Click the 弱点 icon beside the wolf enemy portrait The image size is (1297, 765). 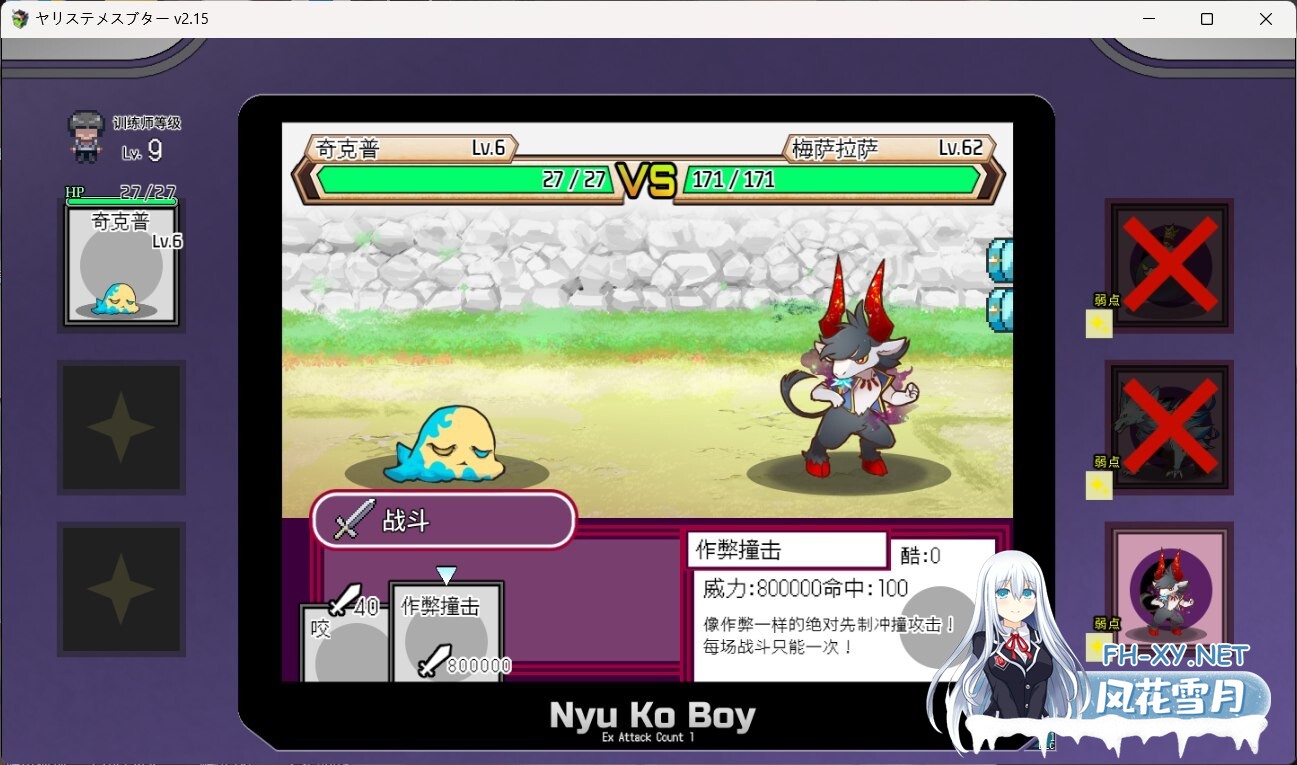[x=1098, y=485]
